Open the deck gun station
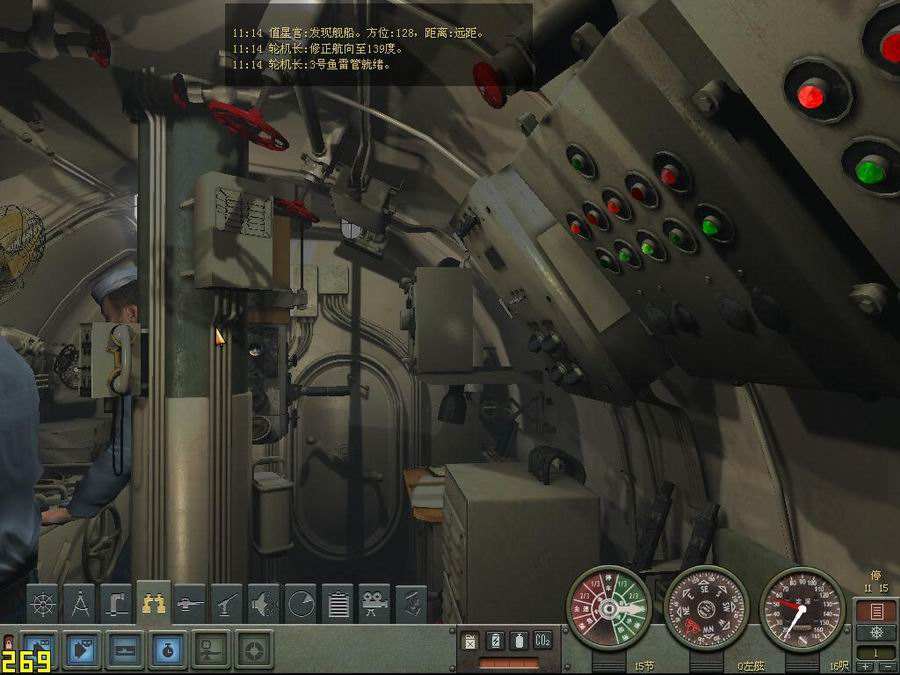 click(190, 604)
